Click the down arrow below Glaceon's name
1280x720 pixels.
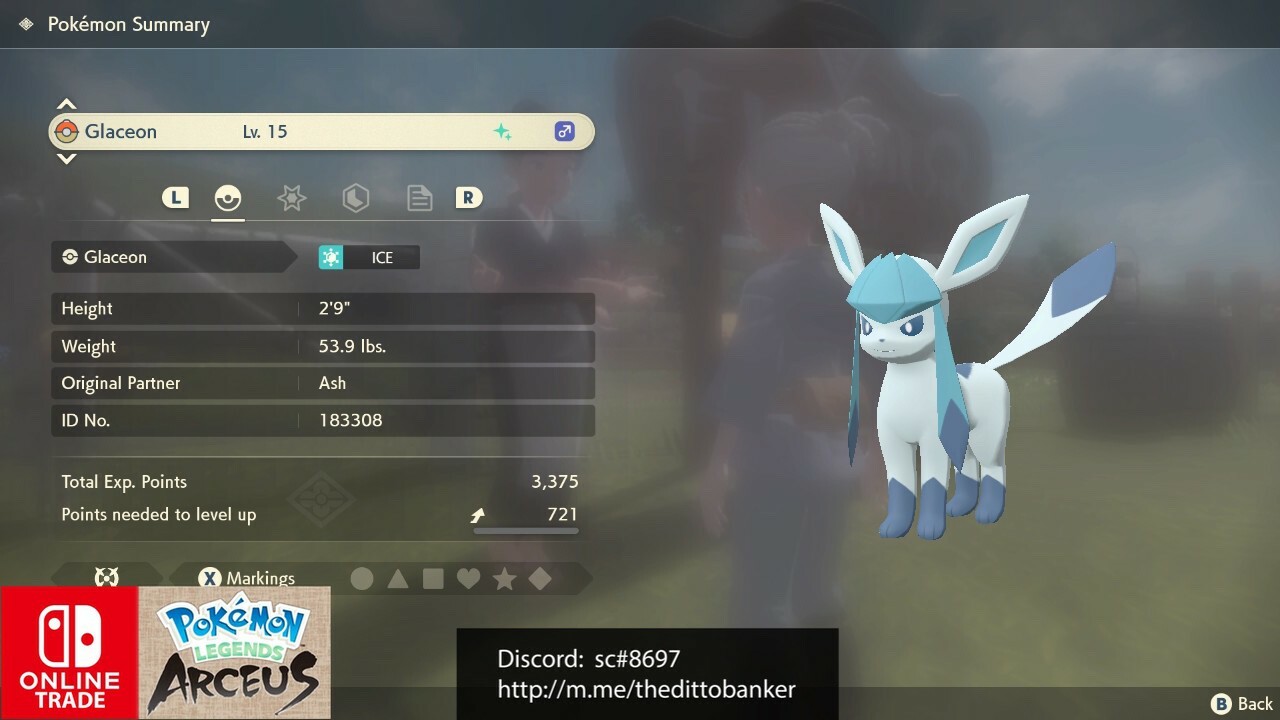pos(66,158)
